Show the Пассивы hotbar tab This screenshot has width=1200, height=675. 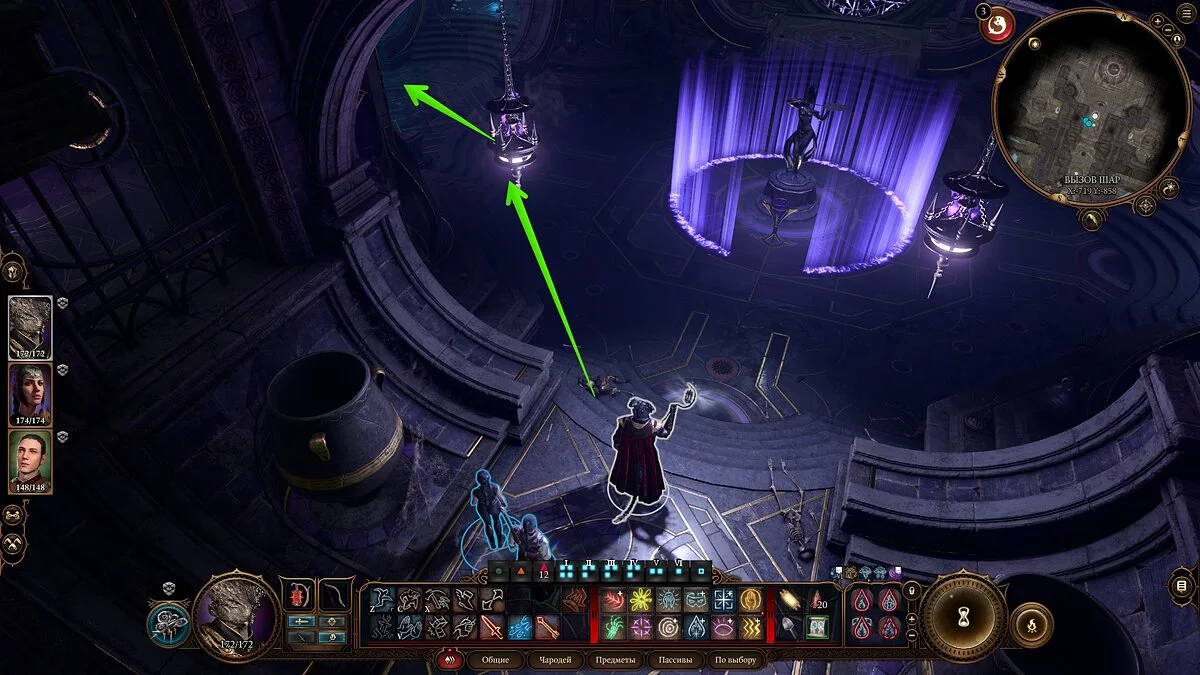[676, 660]
